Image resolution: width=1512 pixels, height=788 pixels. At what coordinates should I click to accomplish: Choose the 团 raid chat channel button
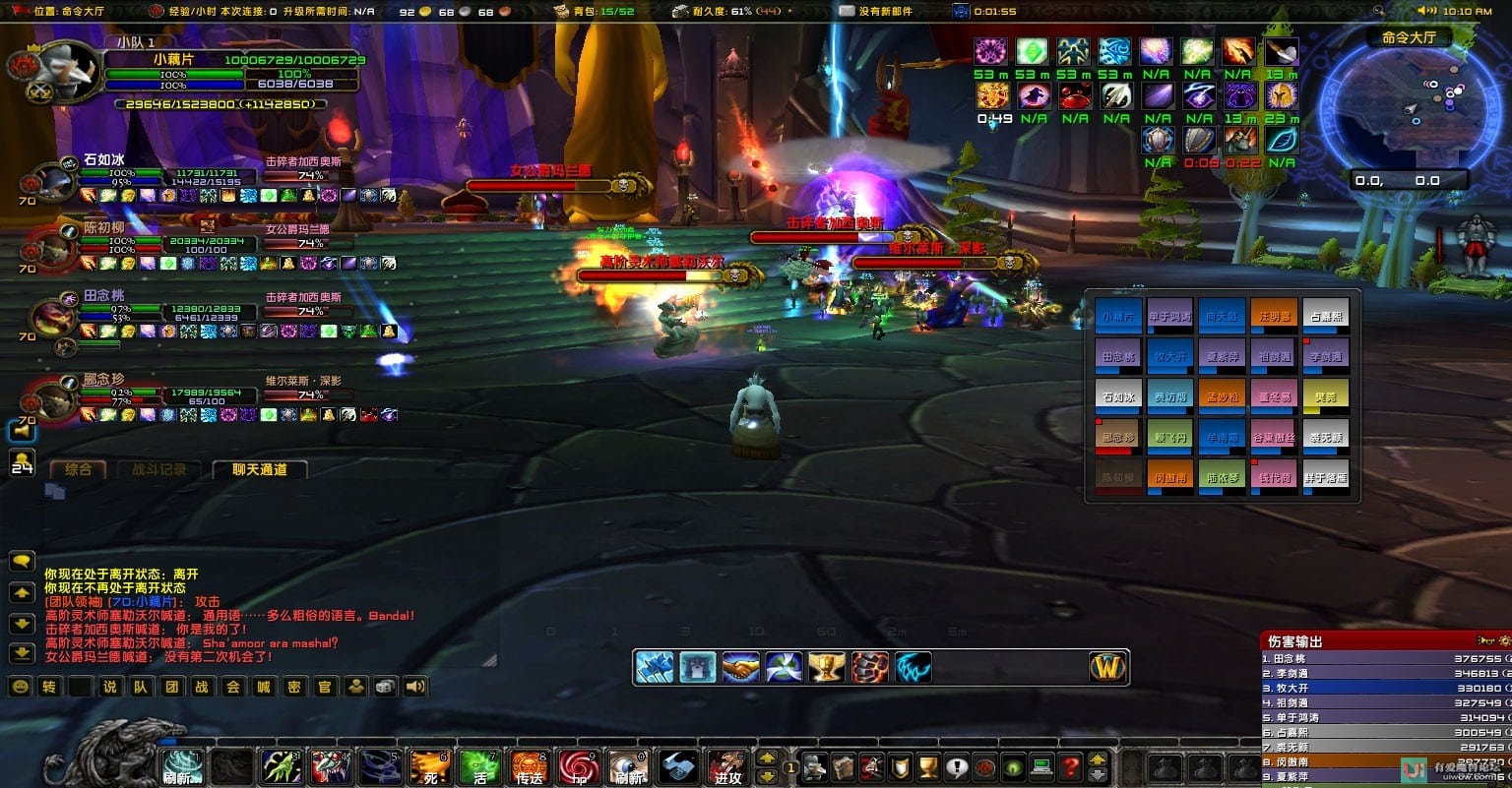click(x=172, y=687)
